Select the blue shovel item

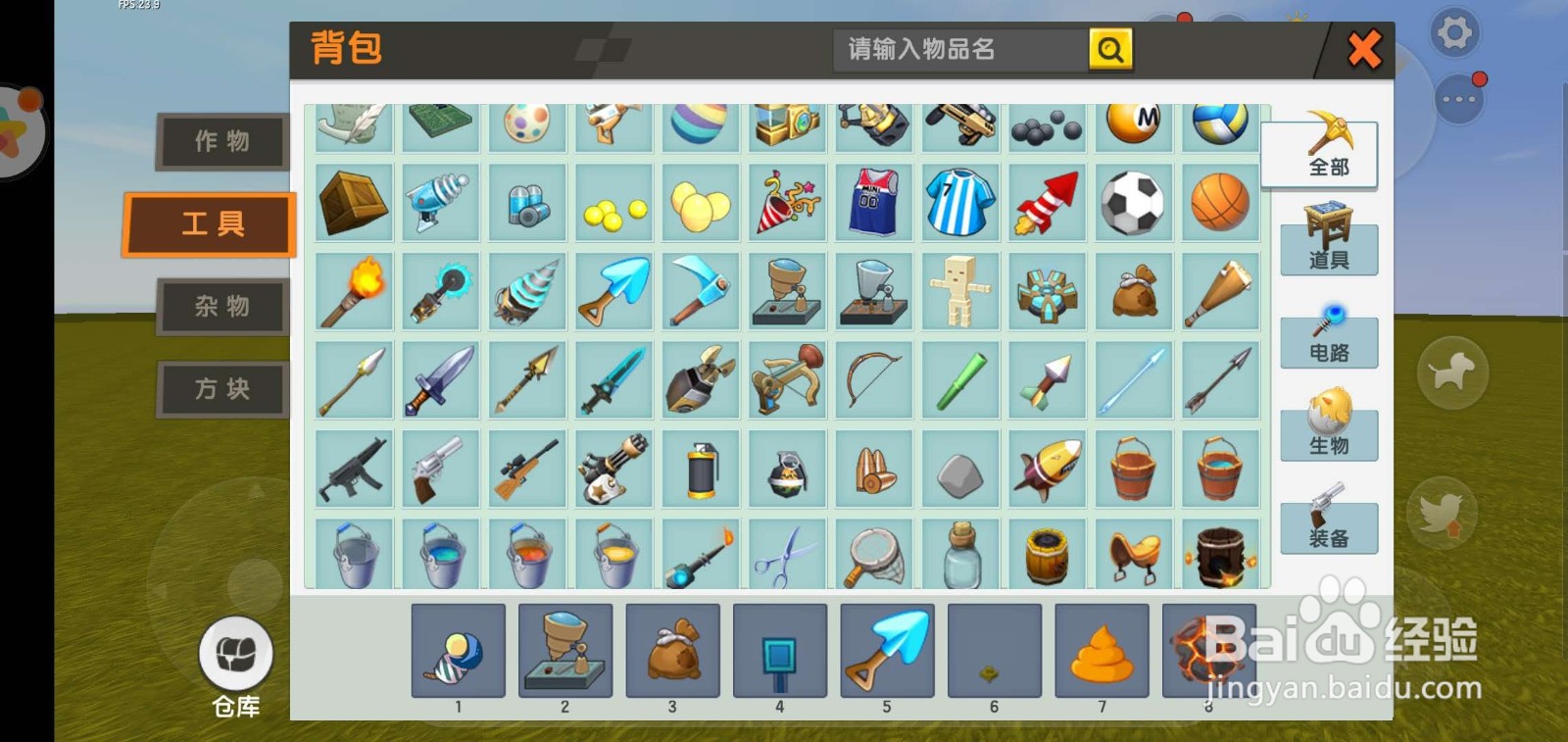click(x=612, y=290)
